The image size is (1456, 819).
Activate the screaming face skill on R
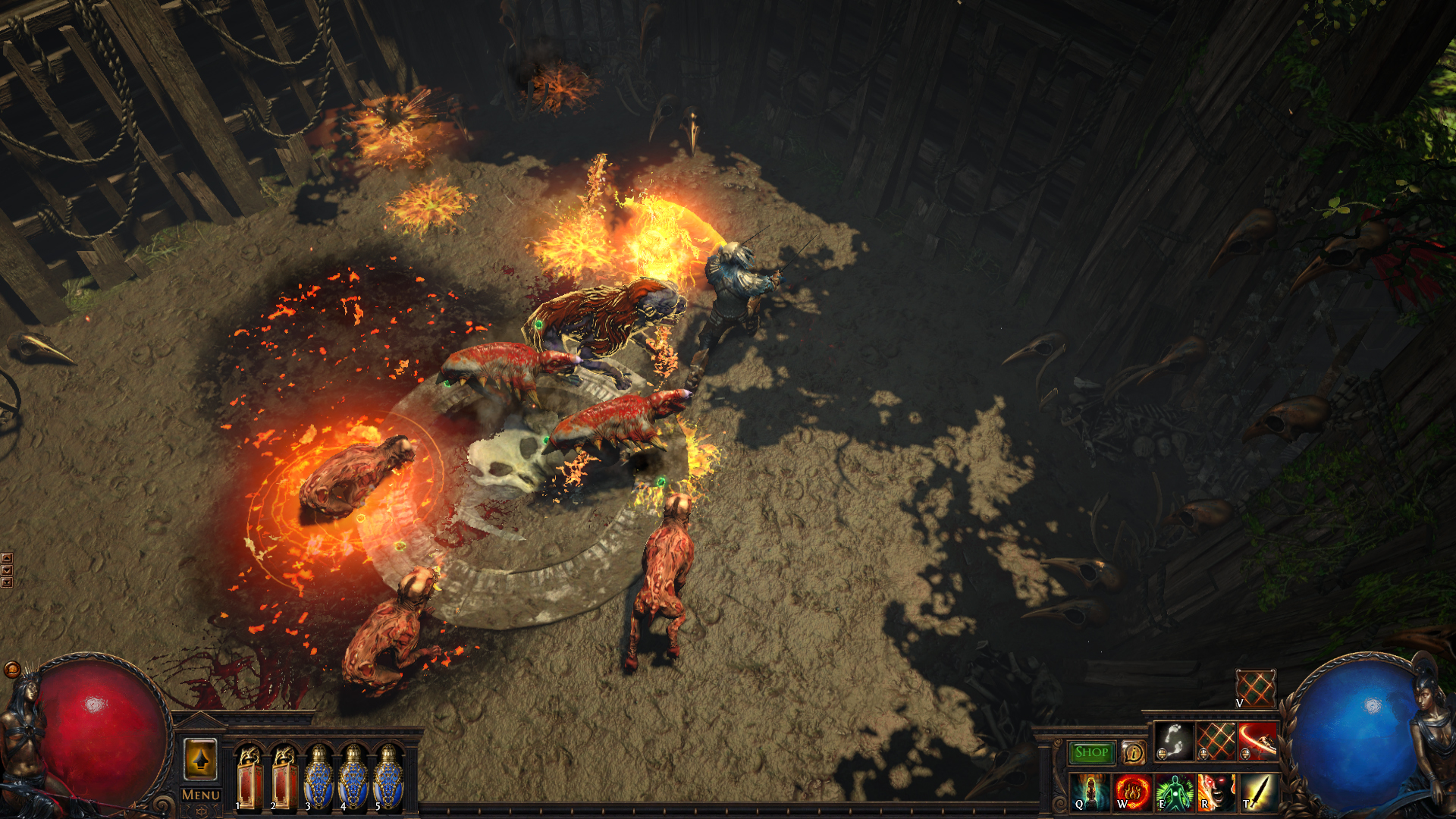click(1216, 792)
